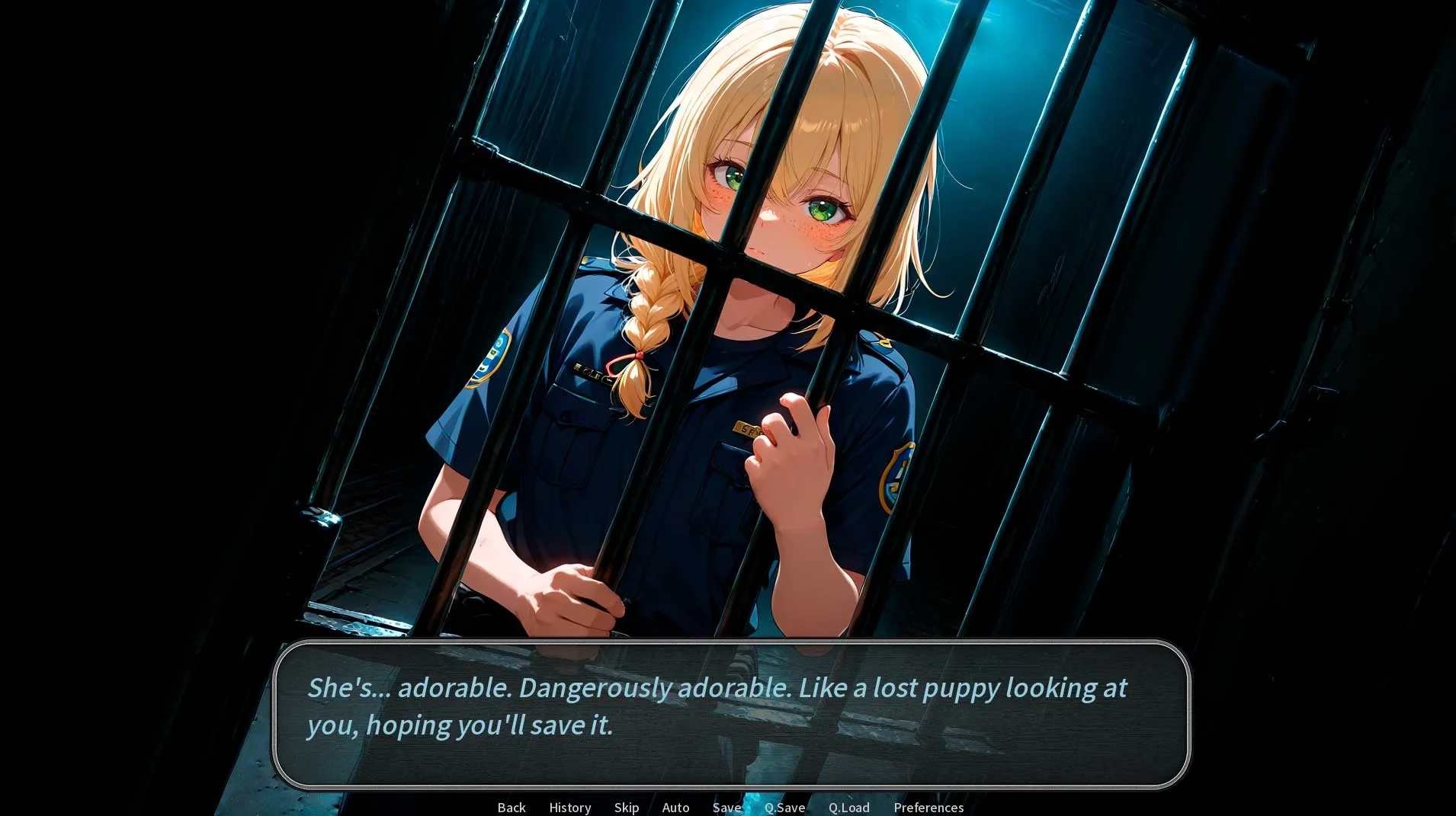Open the Preferences screen
The width and height of the screenshot is (1456, 816).
click(928, 807)
